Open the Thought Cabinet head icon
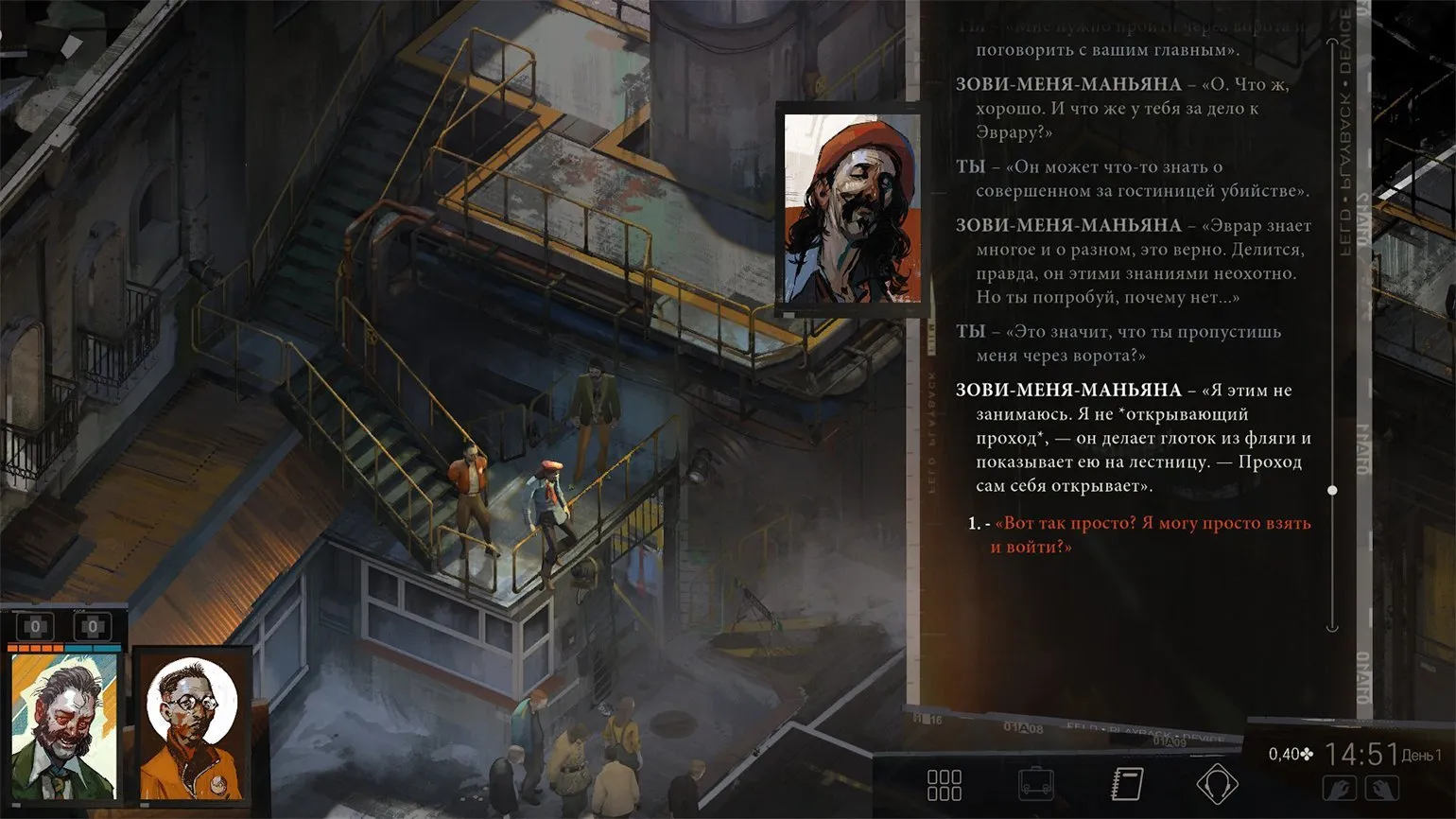 tap(1217, 784)
